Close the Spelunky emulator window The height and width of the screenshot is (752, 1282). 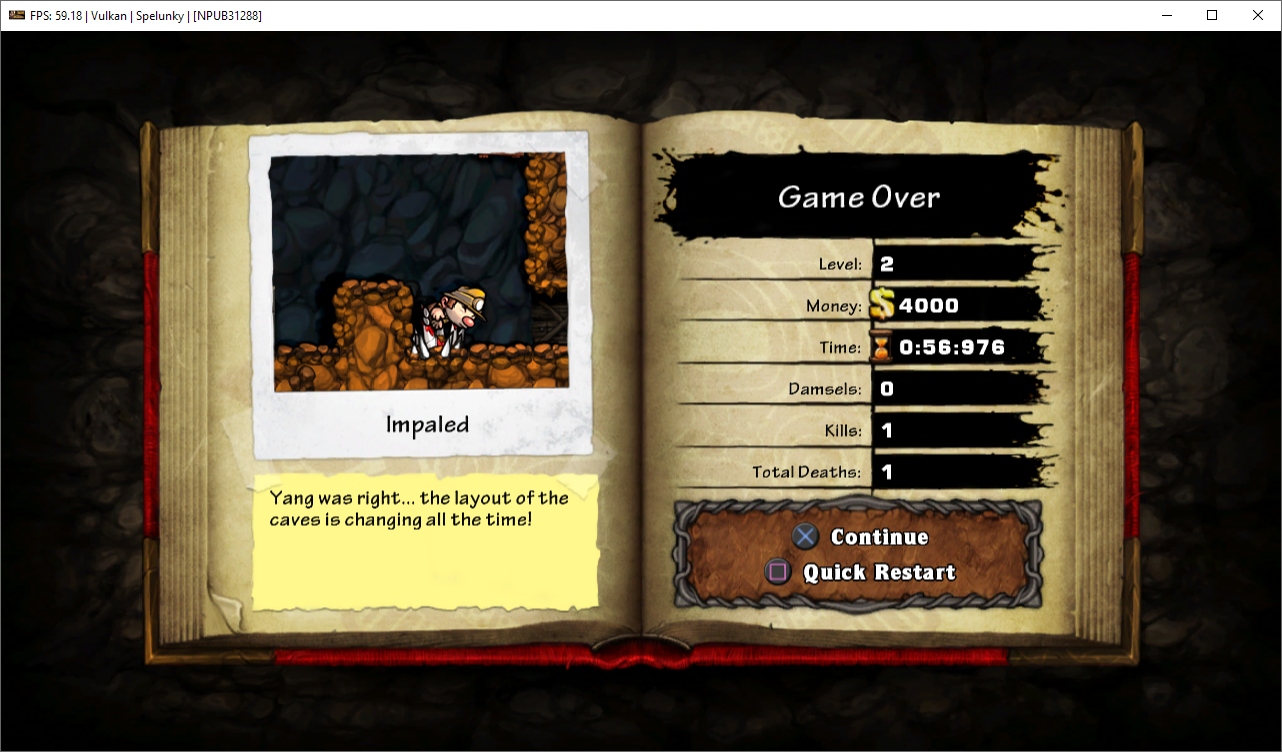point(1258,15)
